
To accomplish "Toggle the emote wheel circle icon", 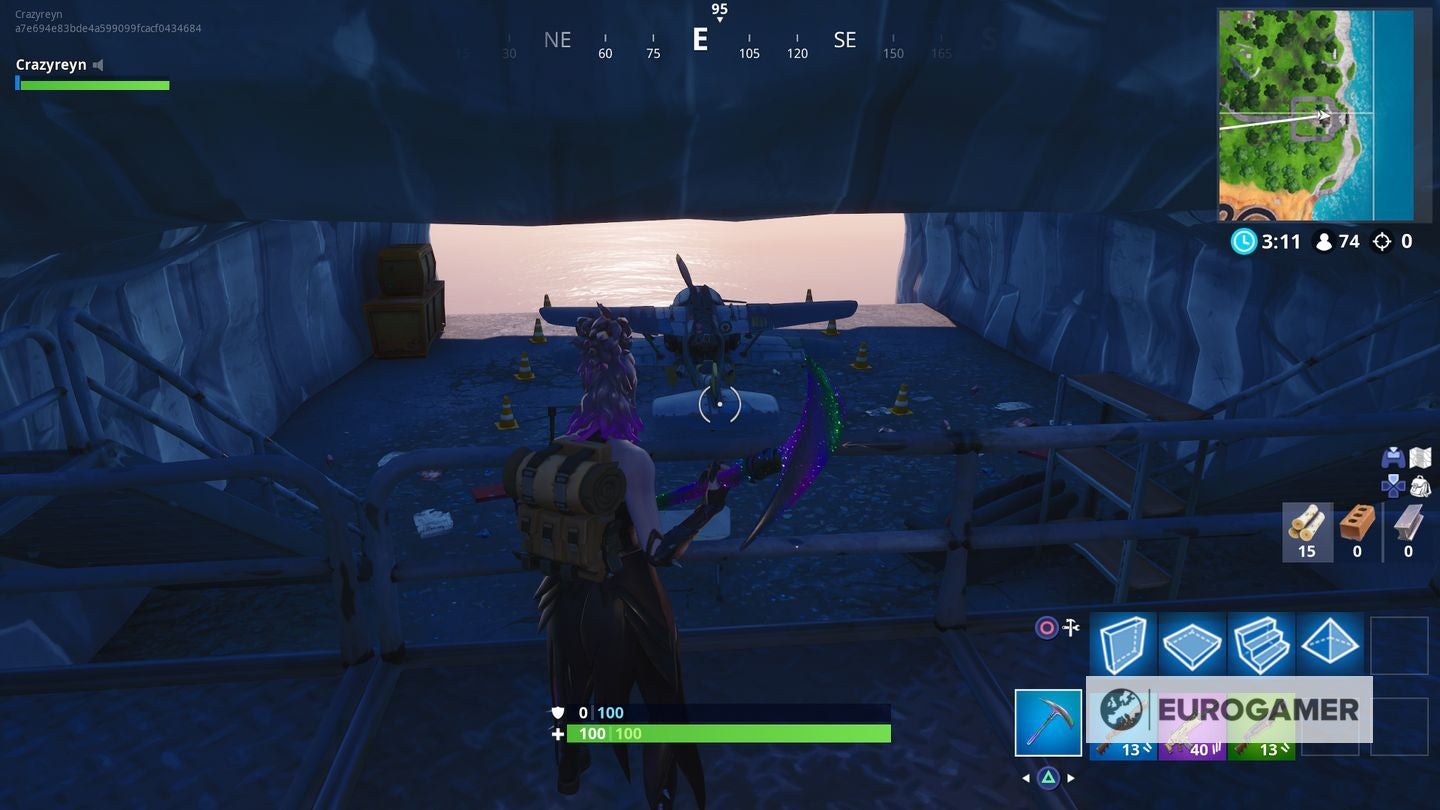I will [1046, 627].
